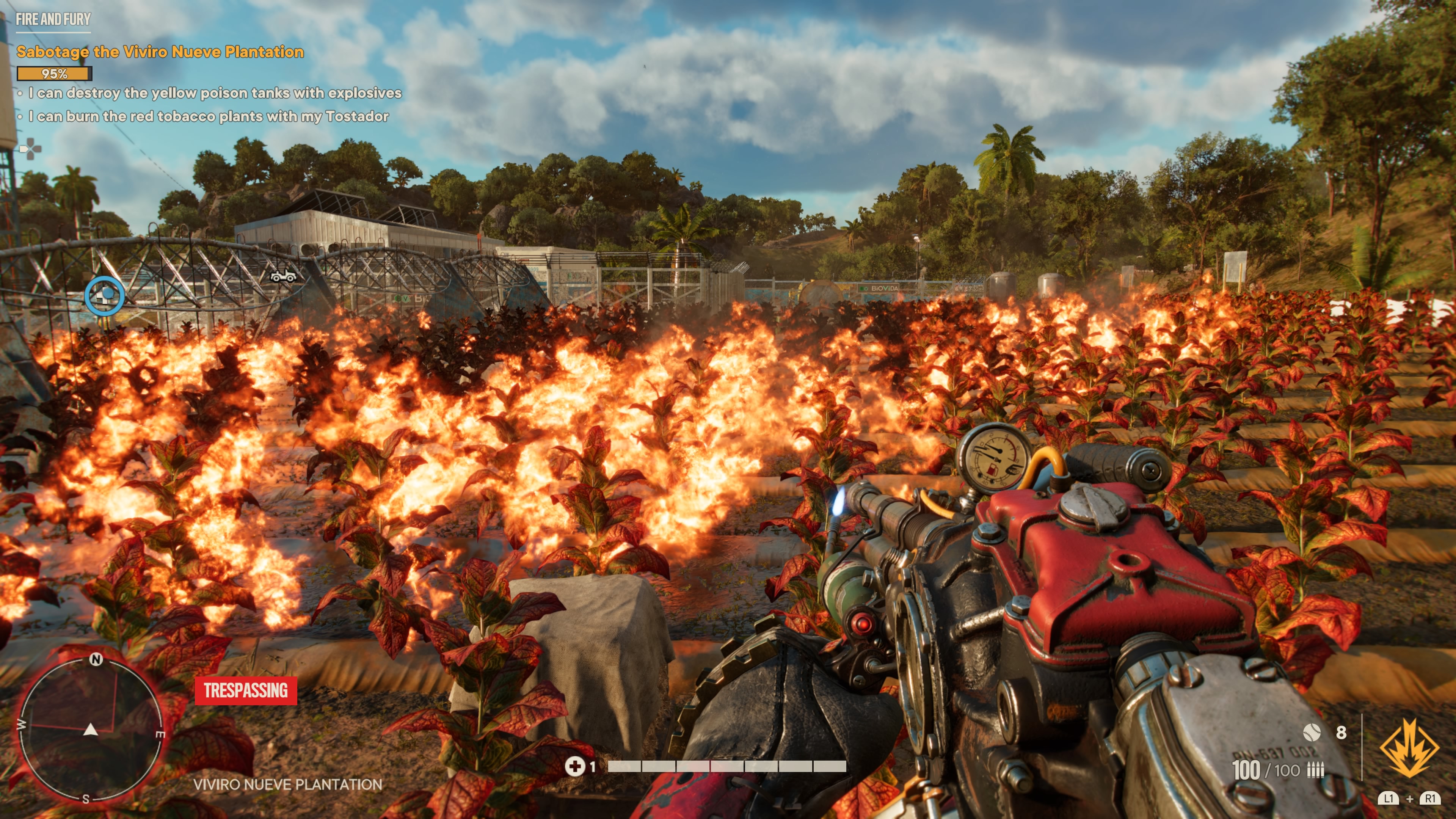The width and height of the screenshot is (1456, 819).
Task: Click the healing syringe cross icon
Action: tap(575, 766)
